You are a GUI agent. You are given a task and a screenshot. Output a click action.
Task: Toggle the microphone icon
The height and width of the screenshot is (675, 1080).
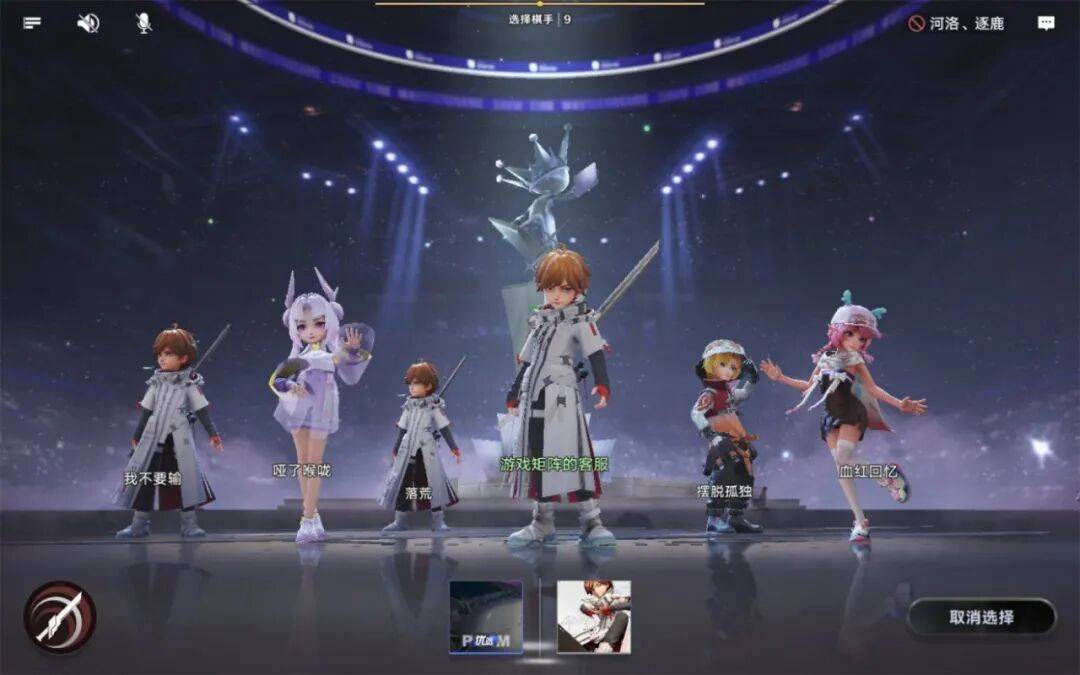coord(144,23)
